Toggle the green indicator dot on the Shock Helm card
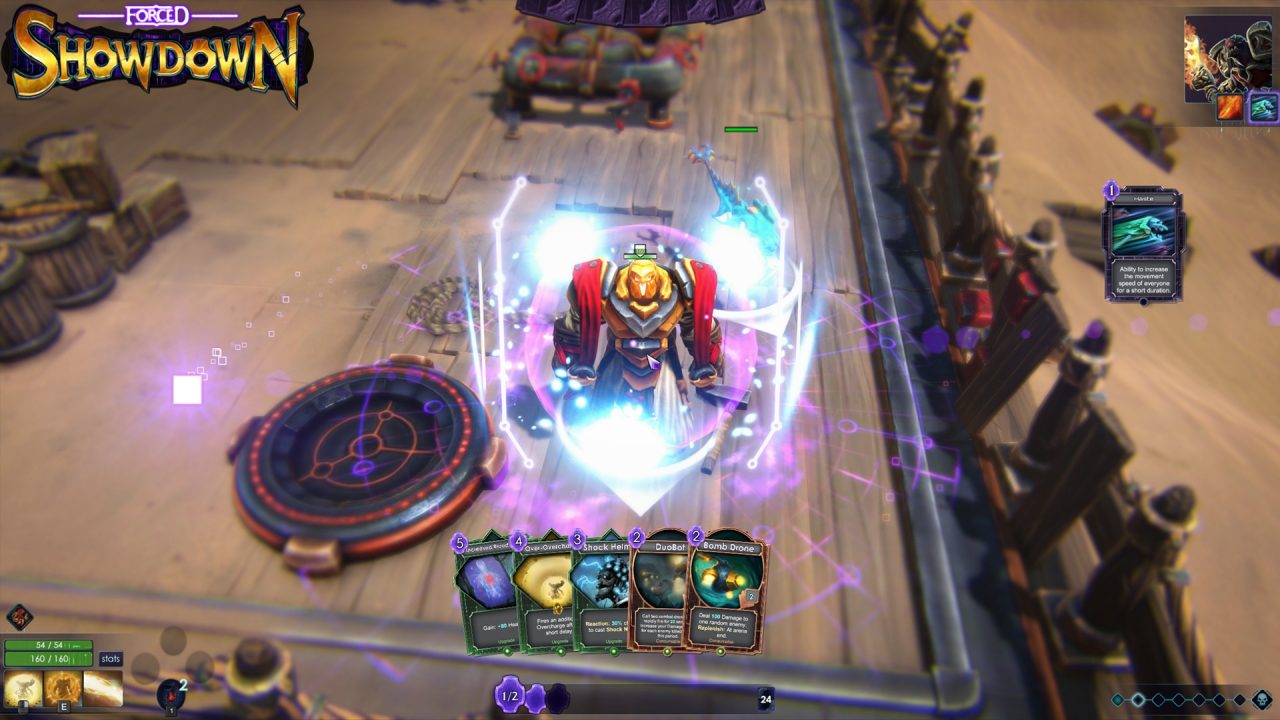The image size is (1280, 720). click(x=614, y=652)
